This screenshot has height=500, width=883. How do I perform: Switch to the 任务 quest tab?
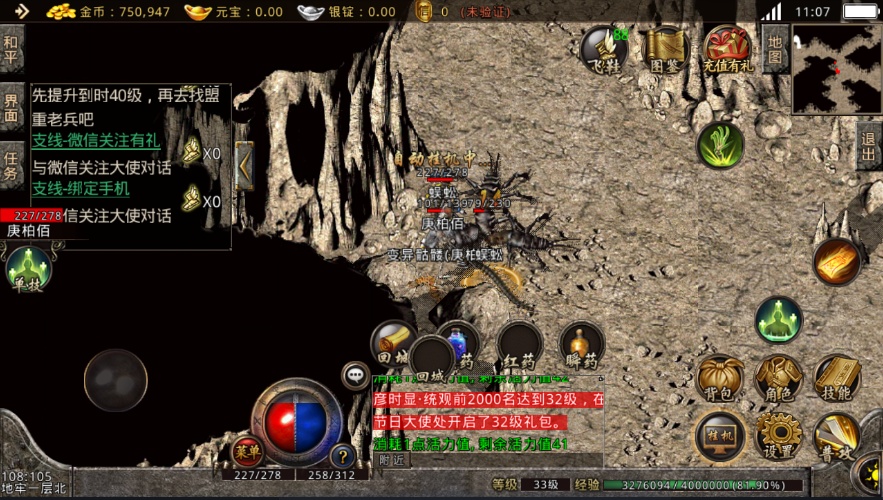click(x=11, y=165)
